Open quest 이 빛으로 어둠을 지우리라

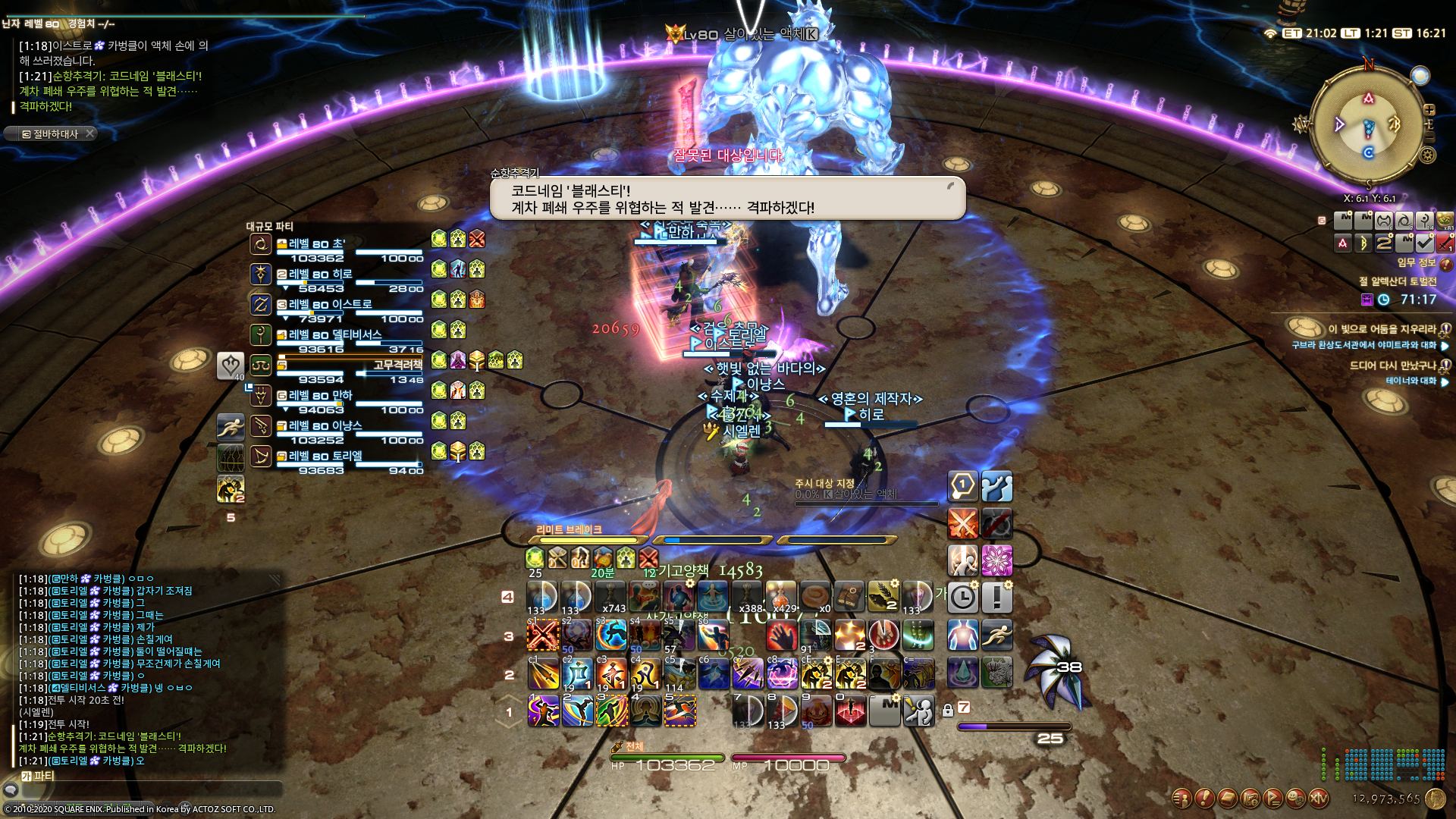1382,329
